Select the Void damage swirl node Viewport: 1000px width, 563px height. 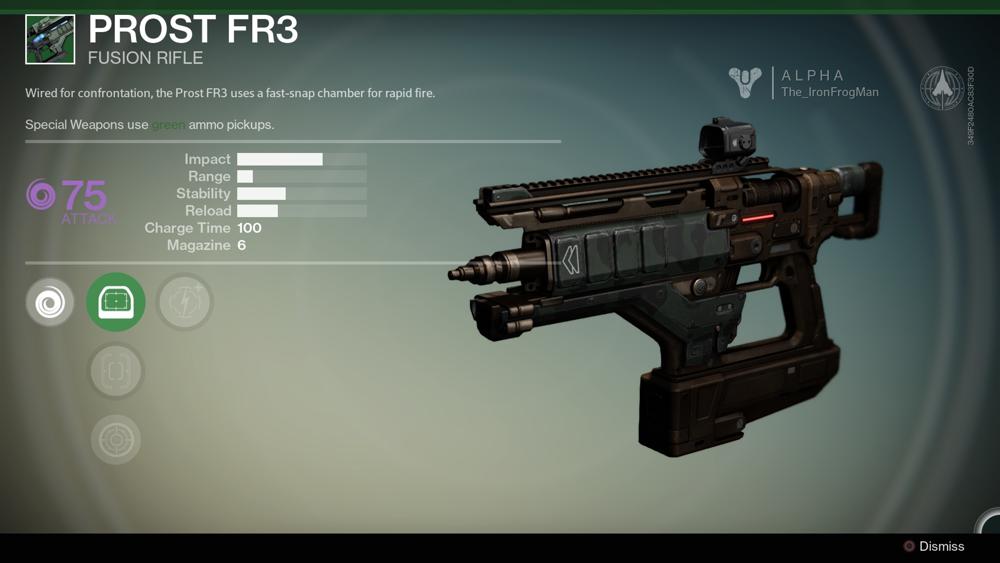50,302
